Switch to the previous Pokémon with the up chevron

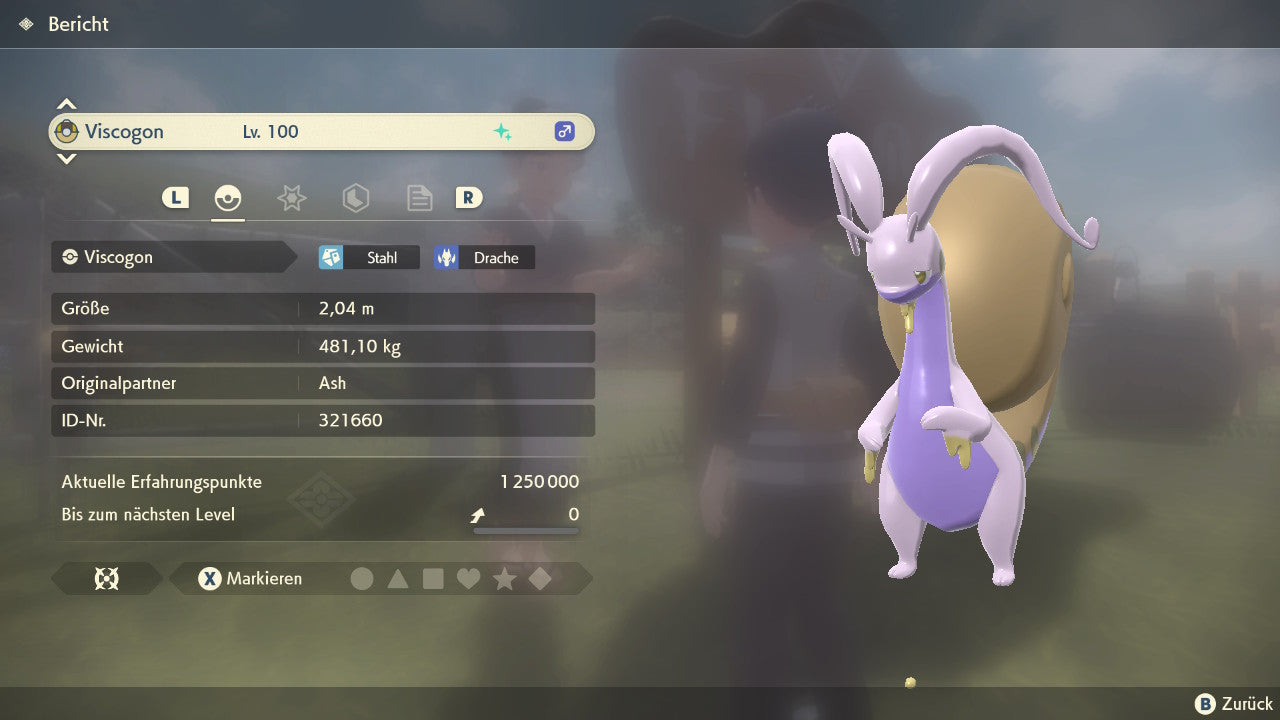coord(66,104)
